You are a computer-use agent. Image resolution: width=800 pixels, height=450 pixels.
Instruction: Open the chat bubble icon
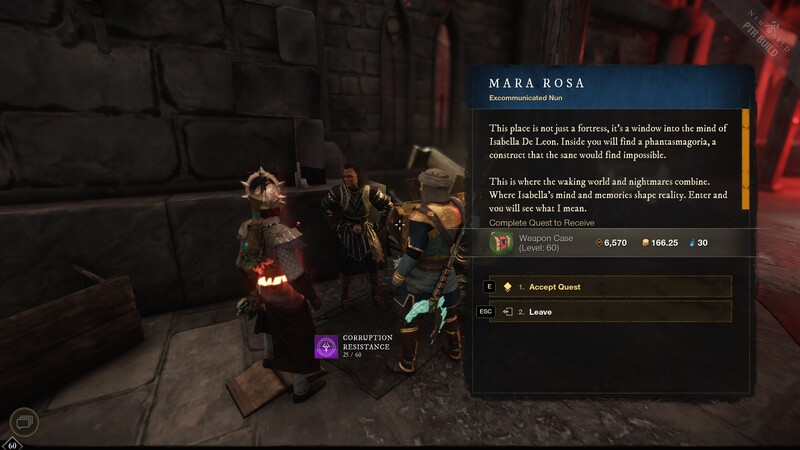click(x=24, y=423)
